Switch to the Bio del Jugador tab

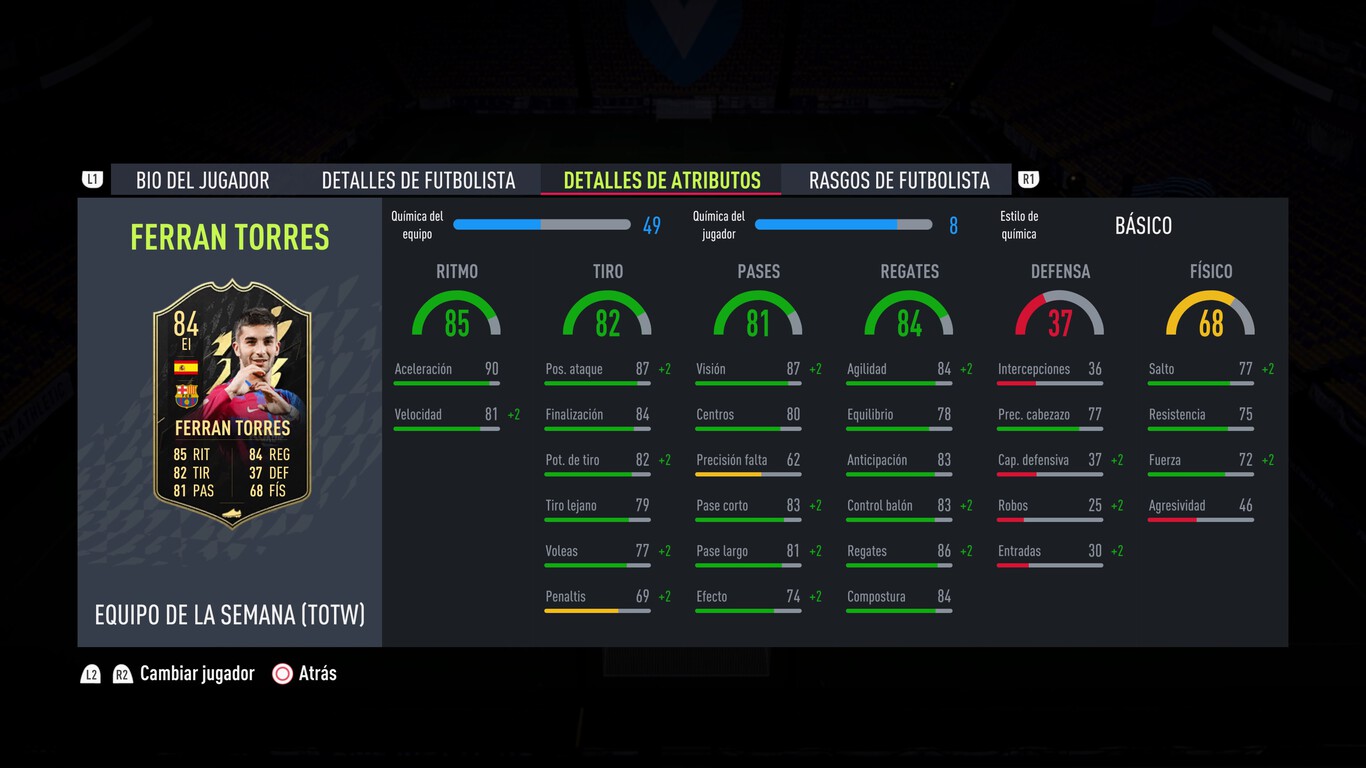203,179
